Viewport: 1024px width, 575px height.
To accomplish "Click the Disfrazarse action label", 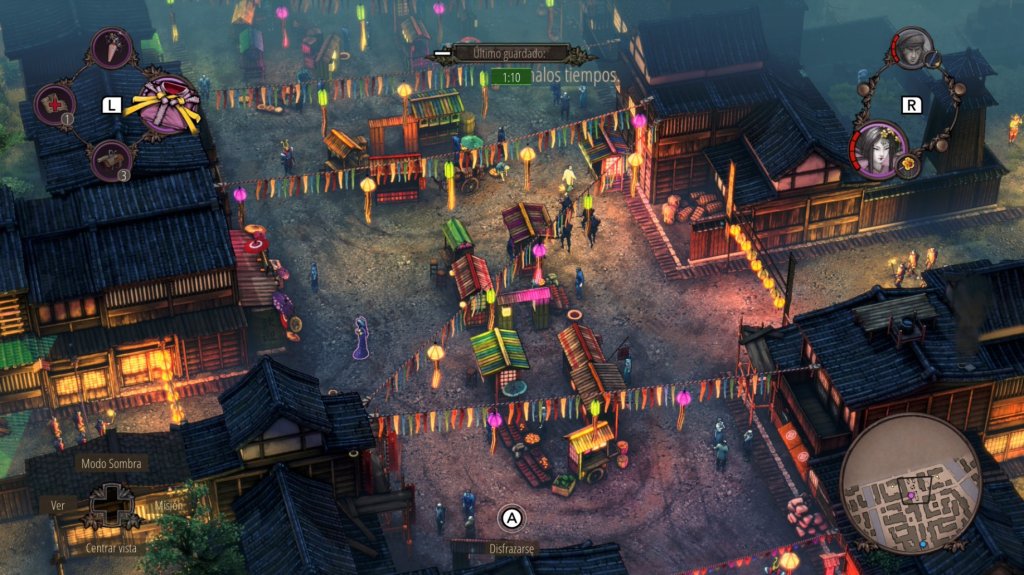I will [x=512, y=549].
